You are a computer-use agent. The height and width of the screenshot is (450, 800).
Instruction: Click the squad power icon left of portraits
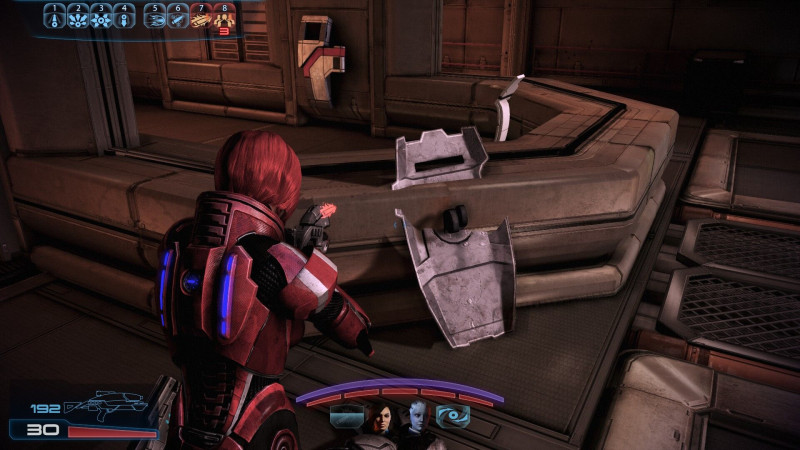click(x=346, y=416)
